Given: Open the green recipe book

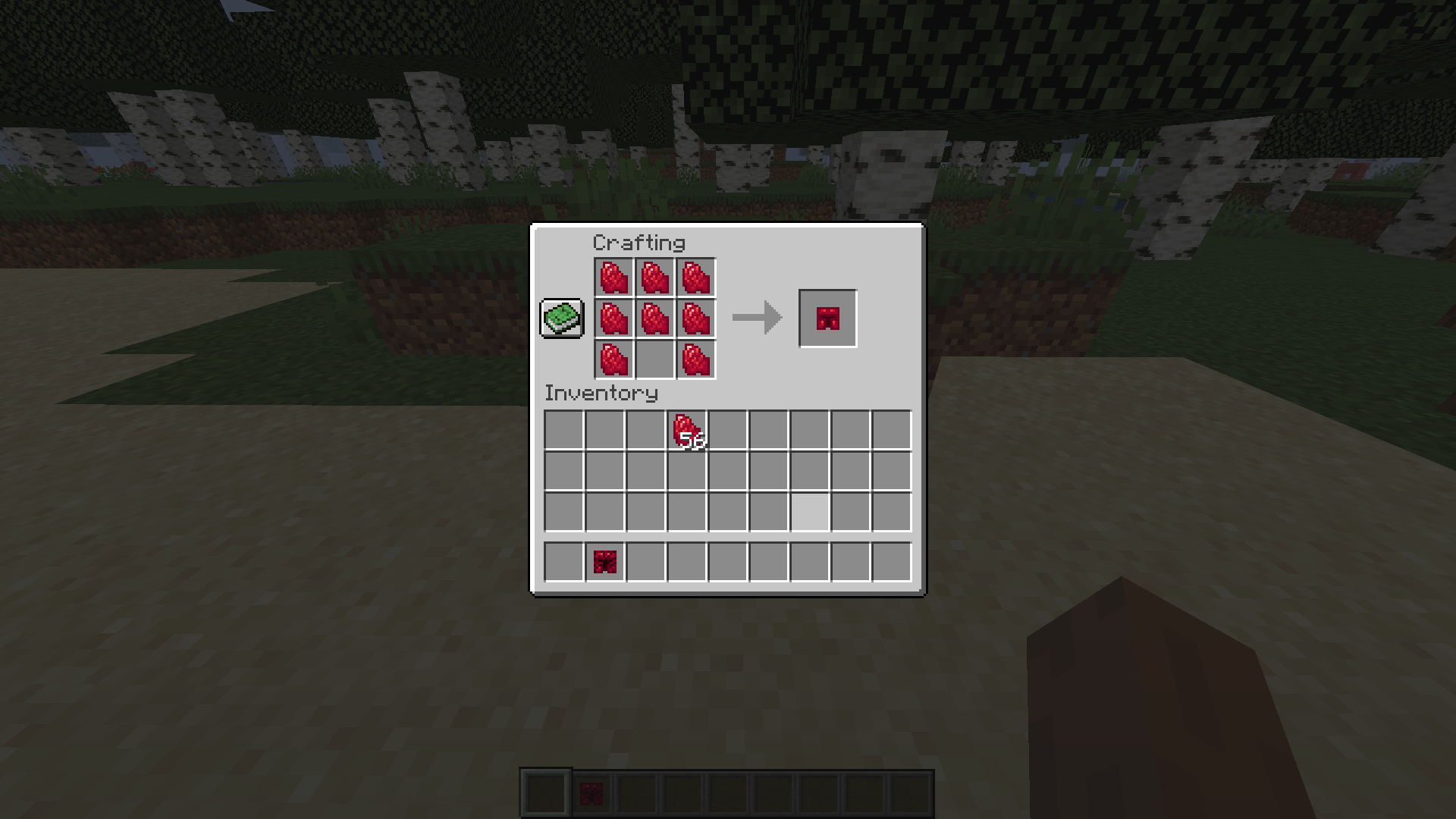Looking at the screenshot, I should pos(561,318).
